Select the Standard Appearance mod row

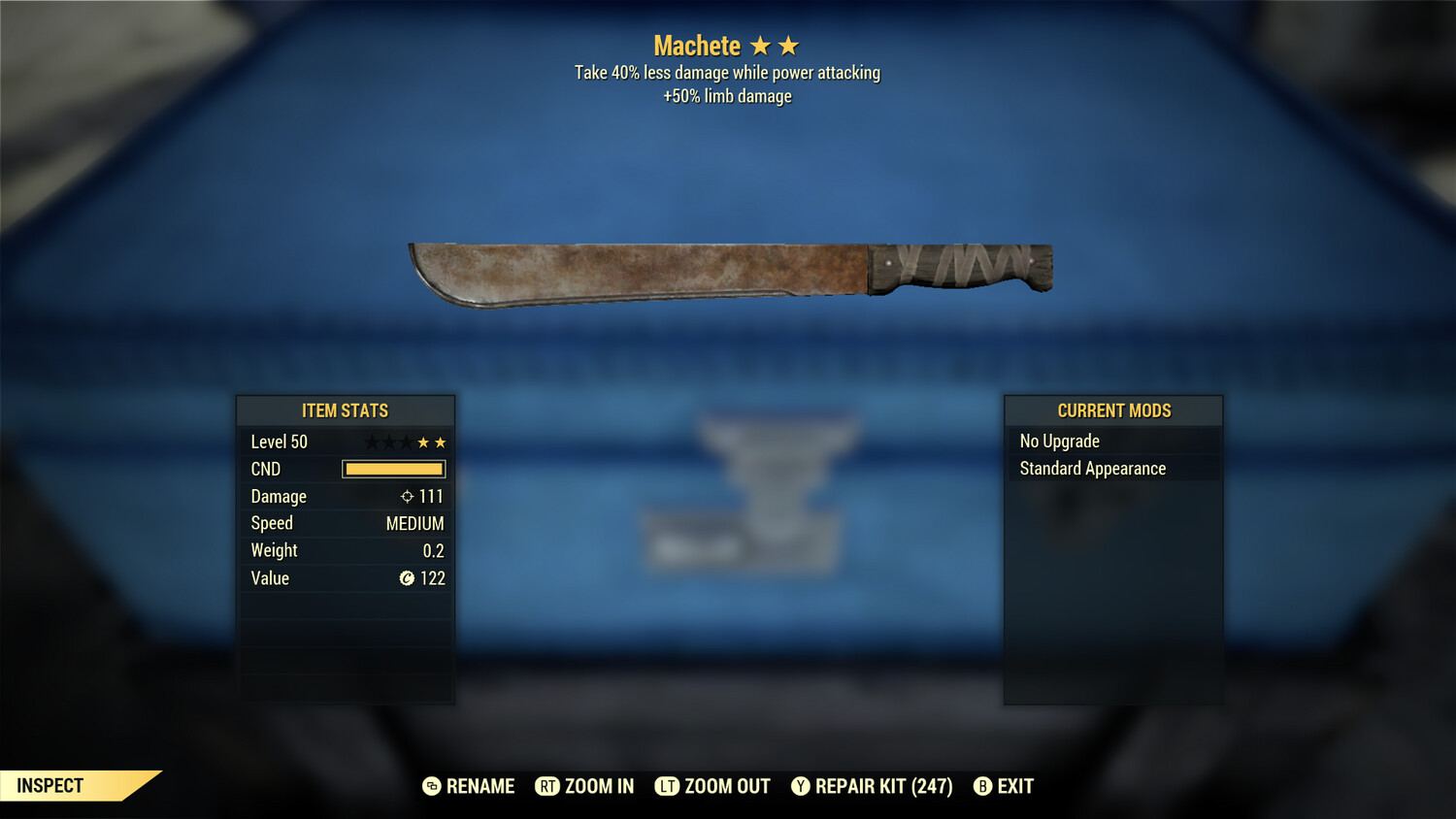pos(1112,469)
